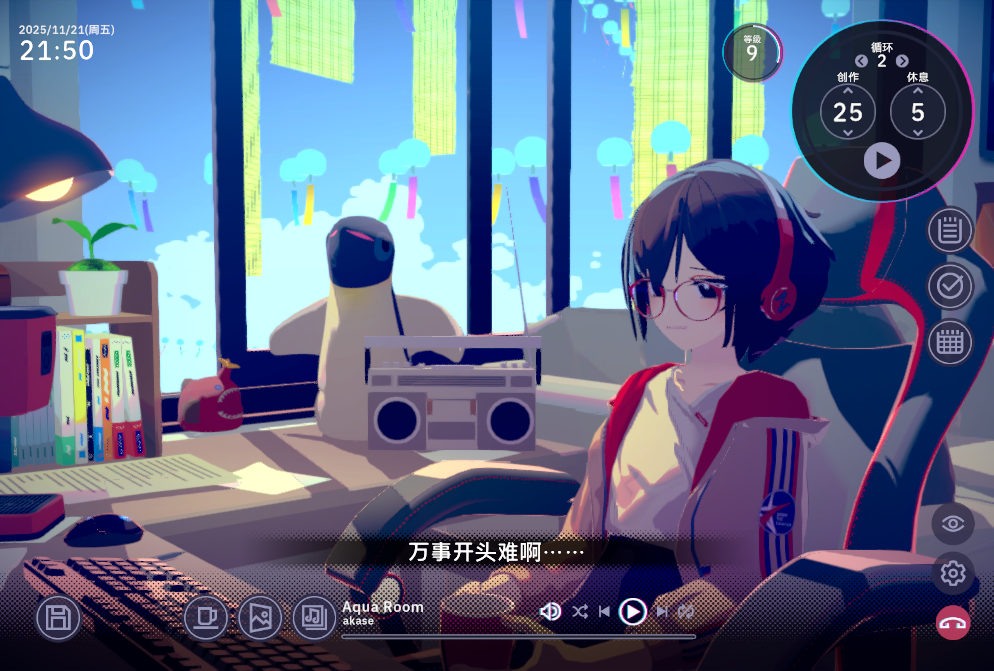Open the music playlist icon
The height and width of the screenshot is (671, 994).
tap(314, 617)
